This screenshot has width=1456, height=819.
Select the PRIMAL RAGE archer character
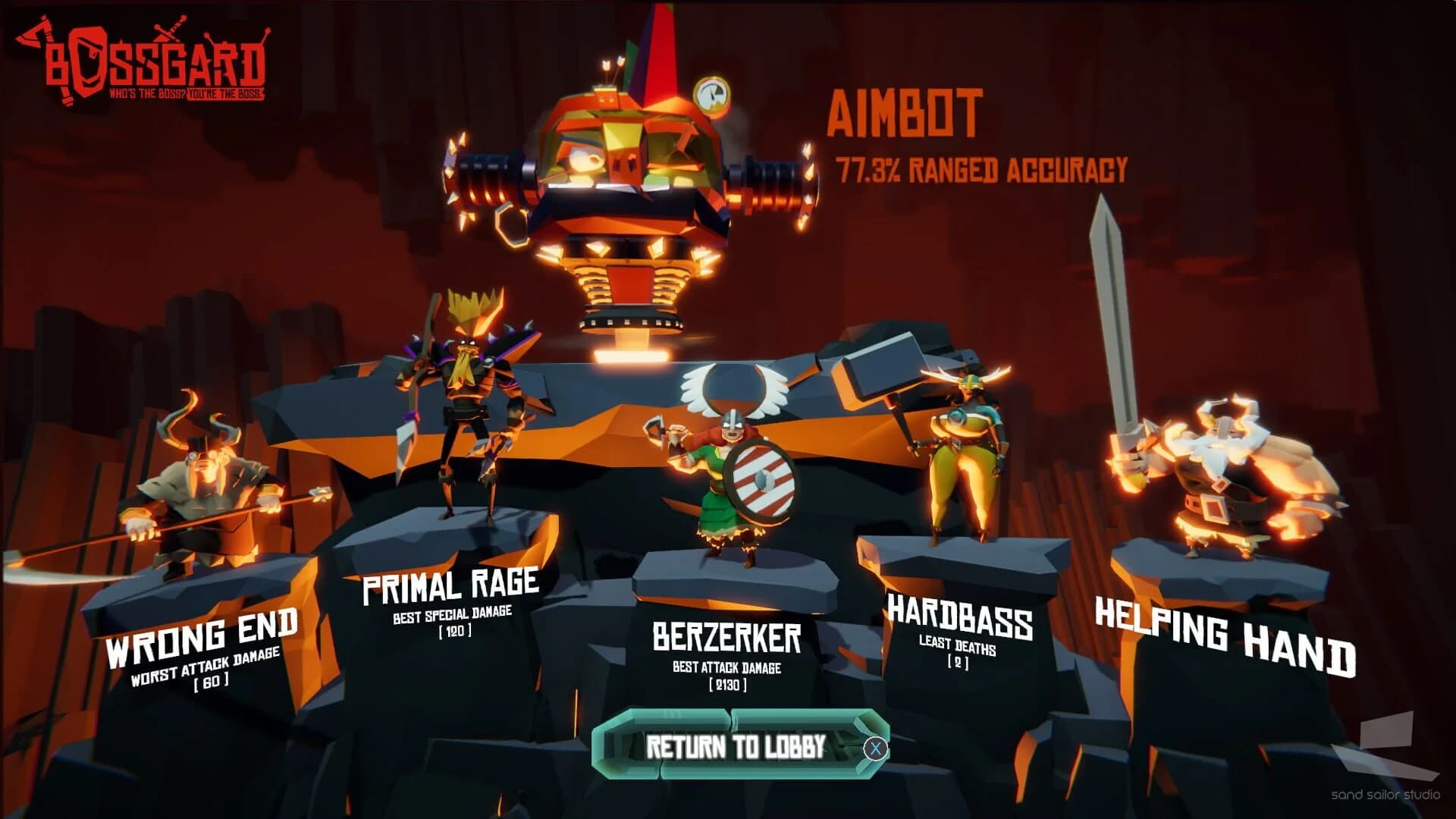click(x=470, y=394)
